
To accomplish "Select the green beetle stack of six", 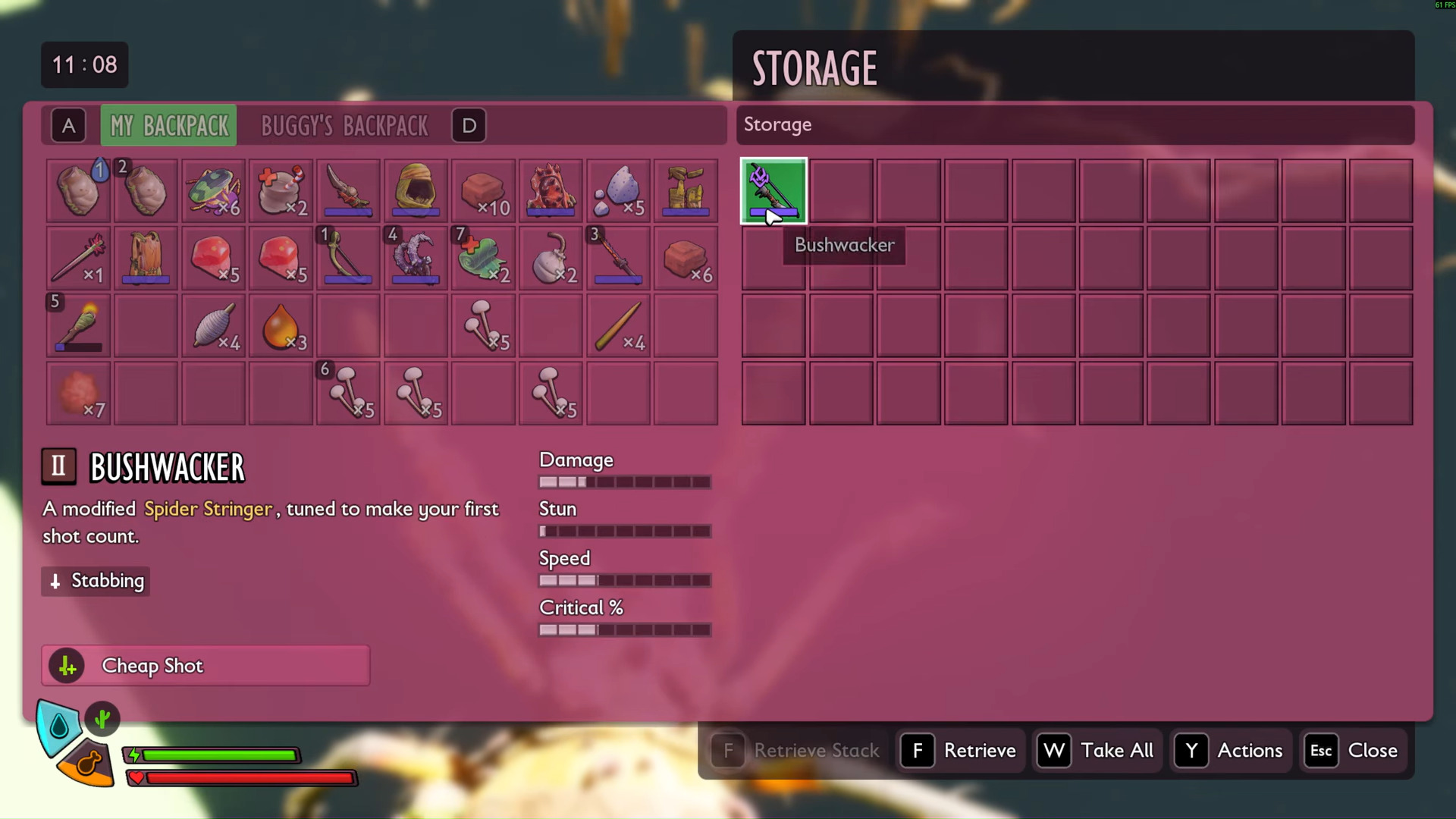I will tap(213, 190).
